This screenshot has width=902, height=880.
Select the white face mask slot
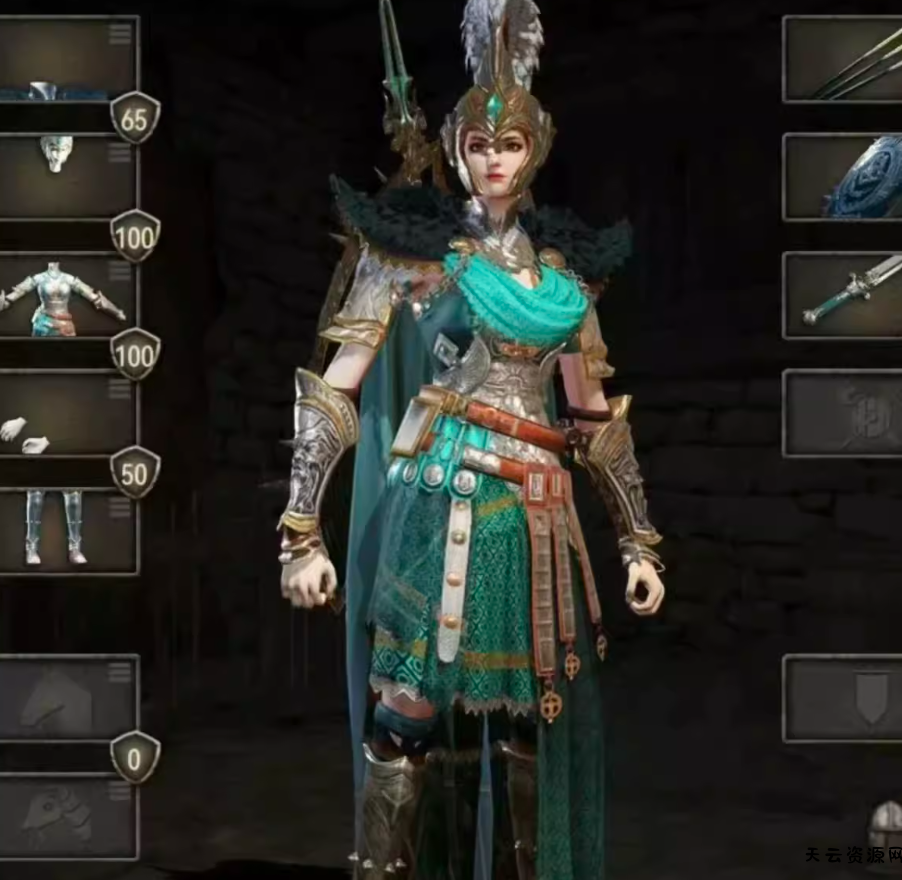pyautogui.click(x=65, y=175)
